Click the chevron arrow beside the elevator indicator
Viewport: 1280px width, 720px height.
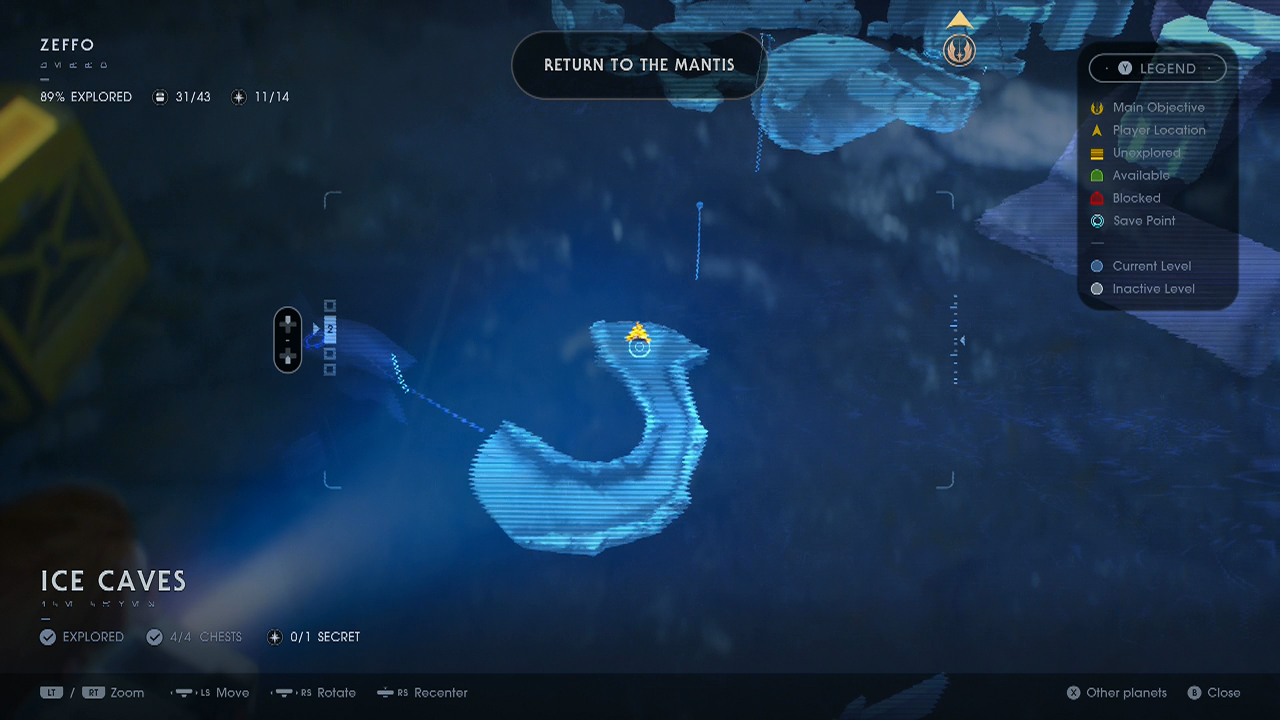coord(317,327)
